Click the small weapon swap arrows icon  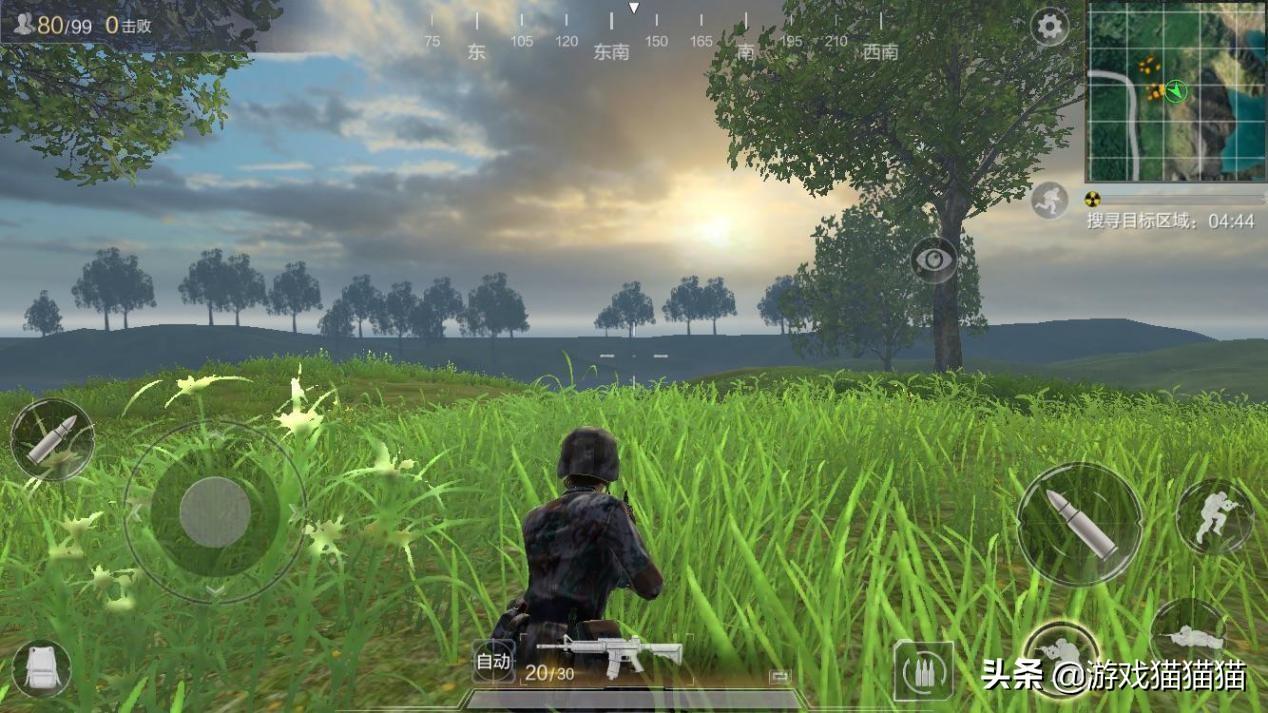780,677
